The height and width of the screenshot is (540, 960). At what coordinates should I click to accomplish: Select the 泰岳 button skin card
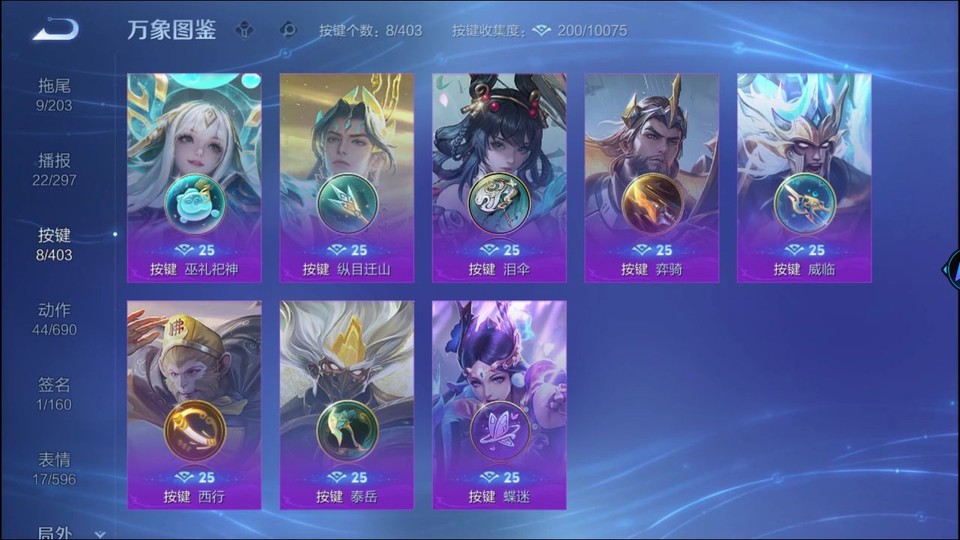347,405
